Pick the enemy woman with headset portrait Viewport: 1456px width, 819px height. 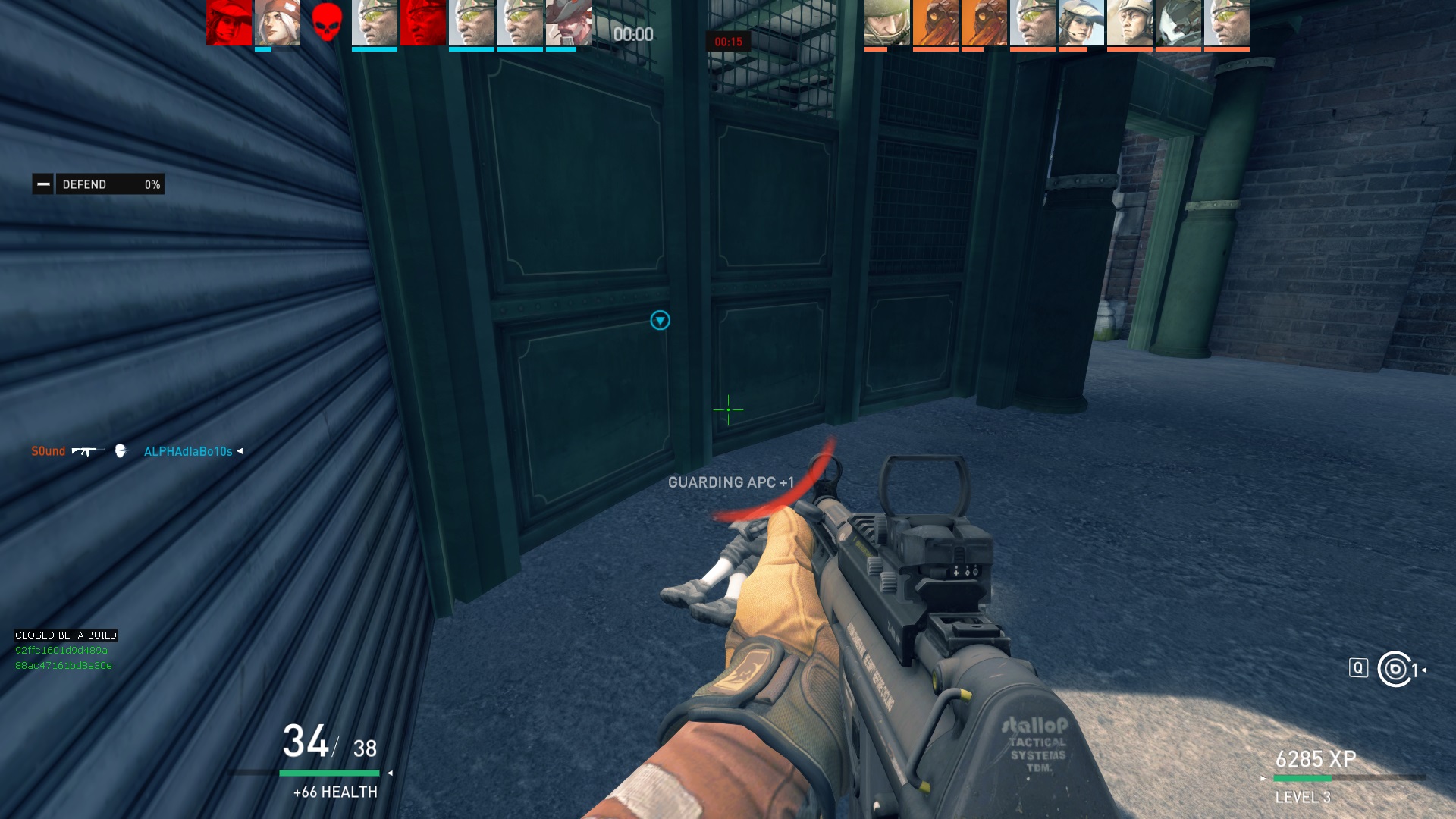click(x=1081, y=24)
